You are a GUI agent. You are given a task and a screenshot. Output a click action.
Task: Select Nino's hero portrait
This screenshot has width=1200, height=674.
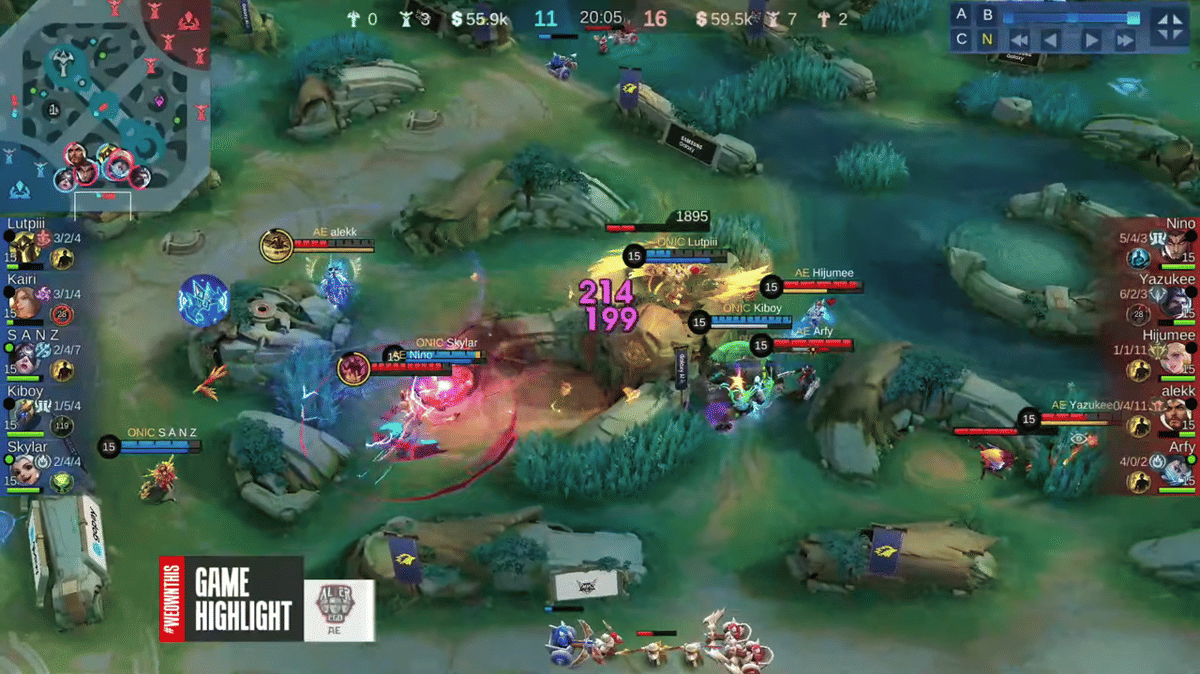(x=1177, y=246)
